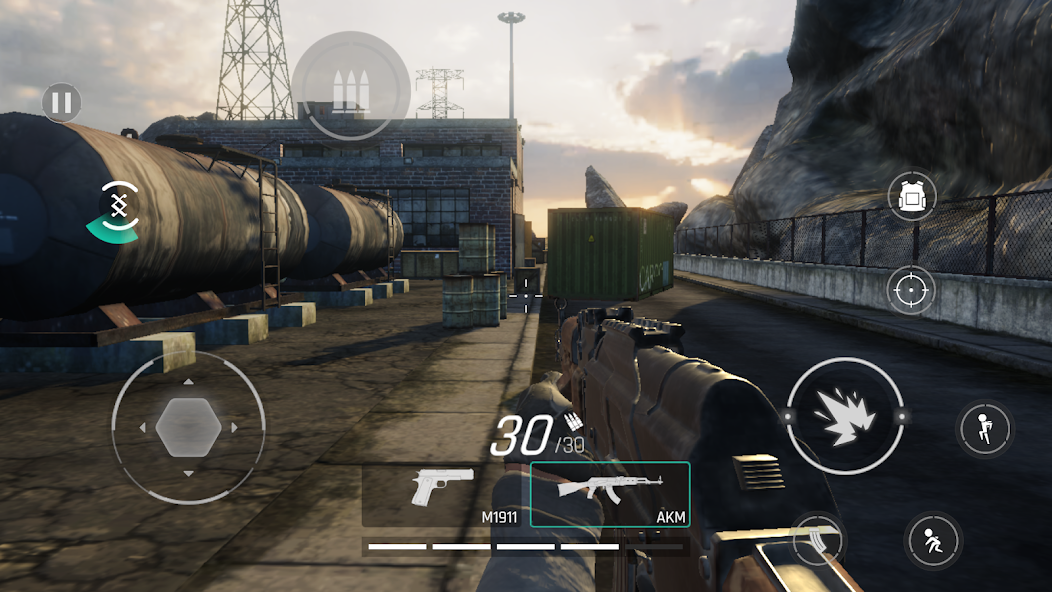Image resolution: width=1052 pixels, height=592 pixels.
Task: Hit the jump stance button
Action: (x=985, y=428)
